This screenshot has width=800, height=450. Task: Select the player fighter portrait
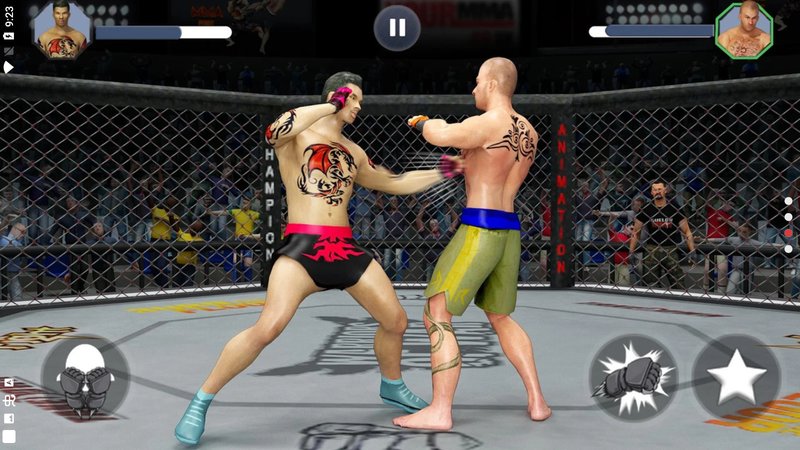tap(61, 30)
